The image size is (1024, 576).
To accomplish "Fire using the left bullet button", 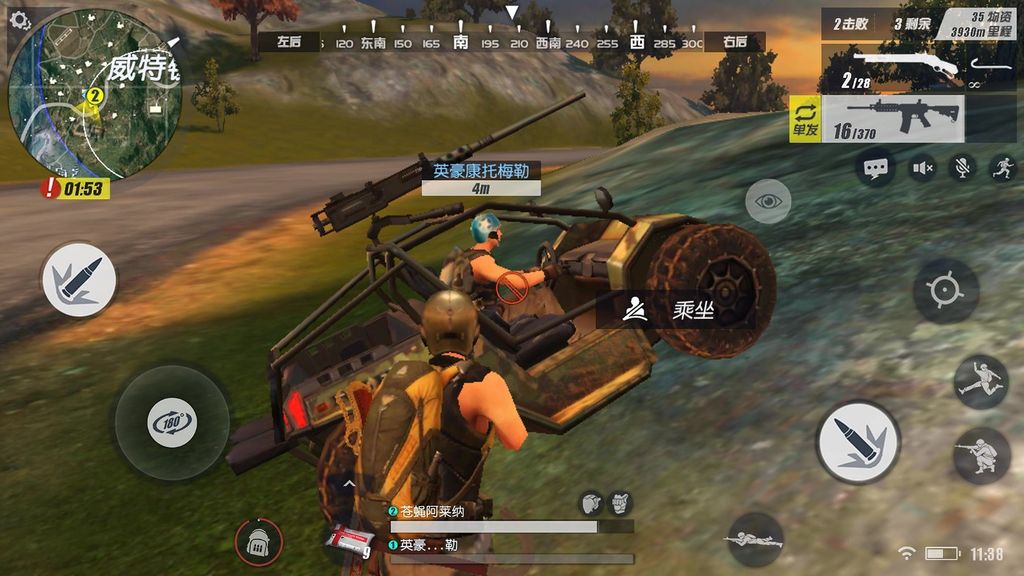I will [x=79, y=280].
